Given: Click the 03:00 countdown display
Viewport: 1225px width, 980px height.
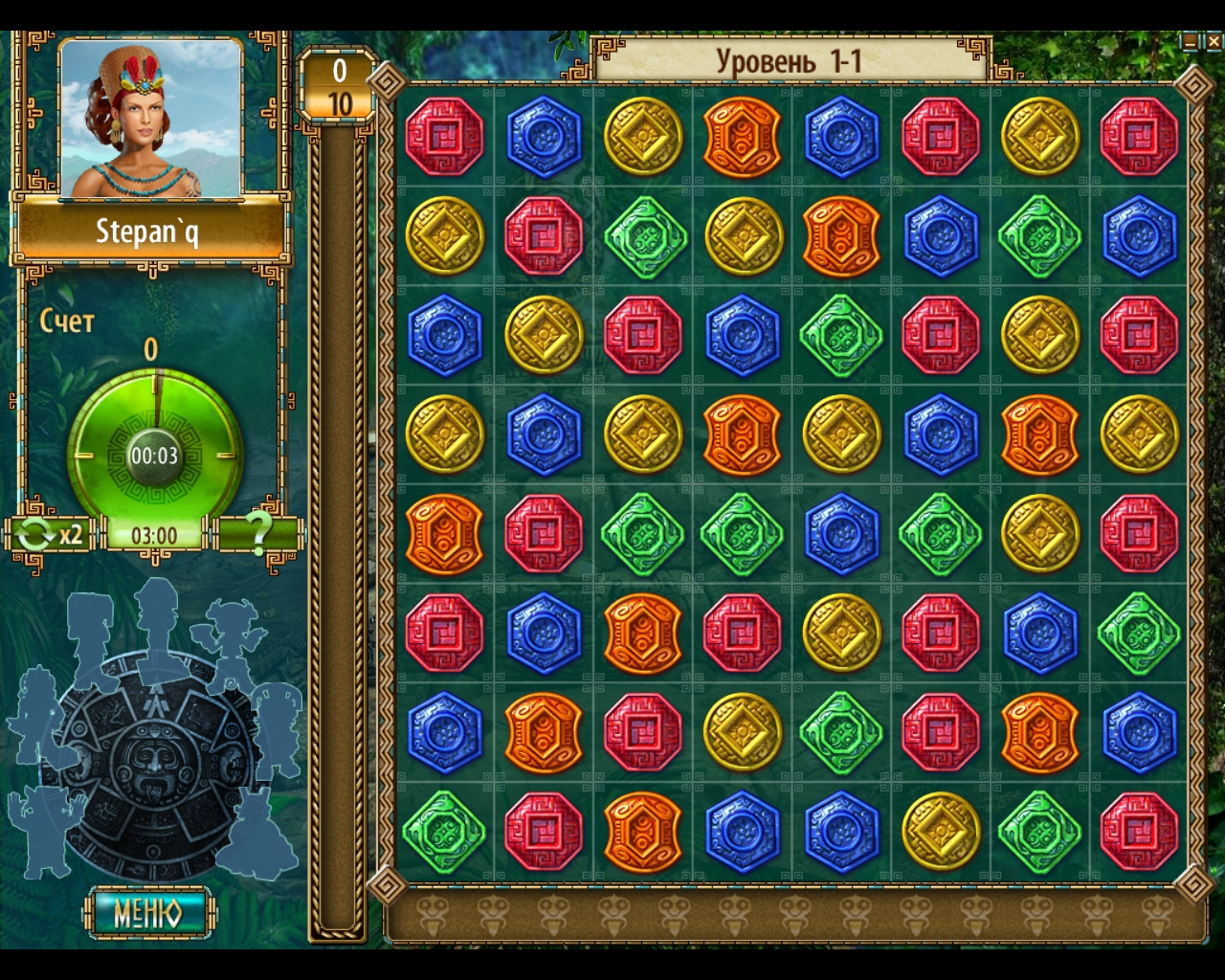Looking at the screenshot, I should click(156, 536).
